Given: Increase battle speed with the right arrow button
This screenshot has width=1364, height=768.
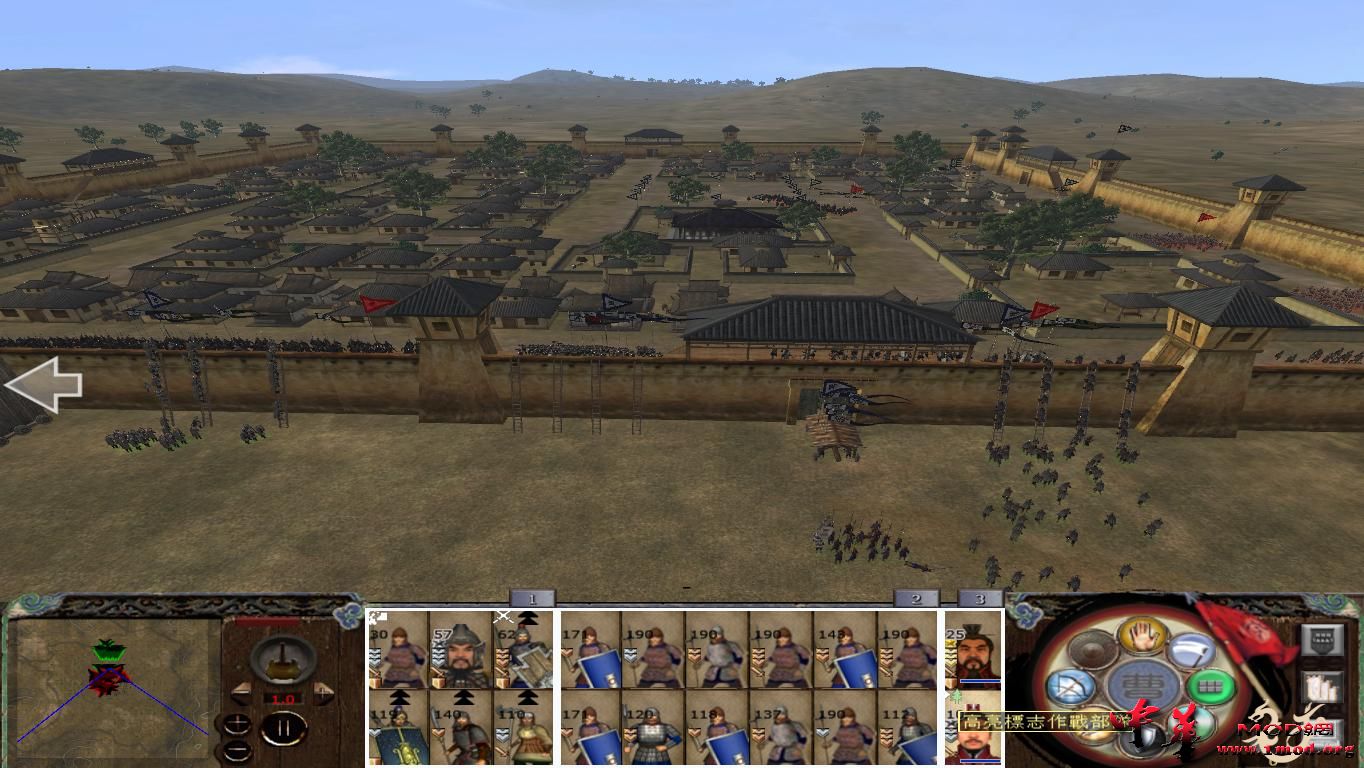Looking at the screenshot, I should 323,693.
